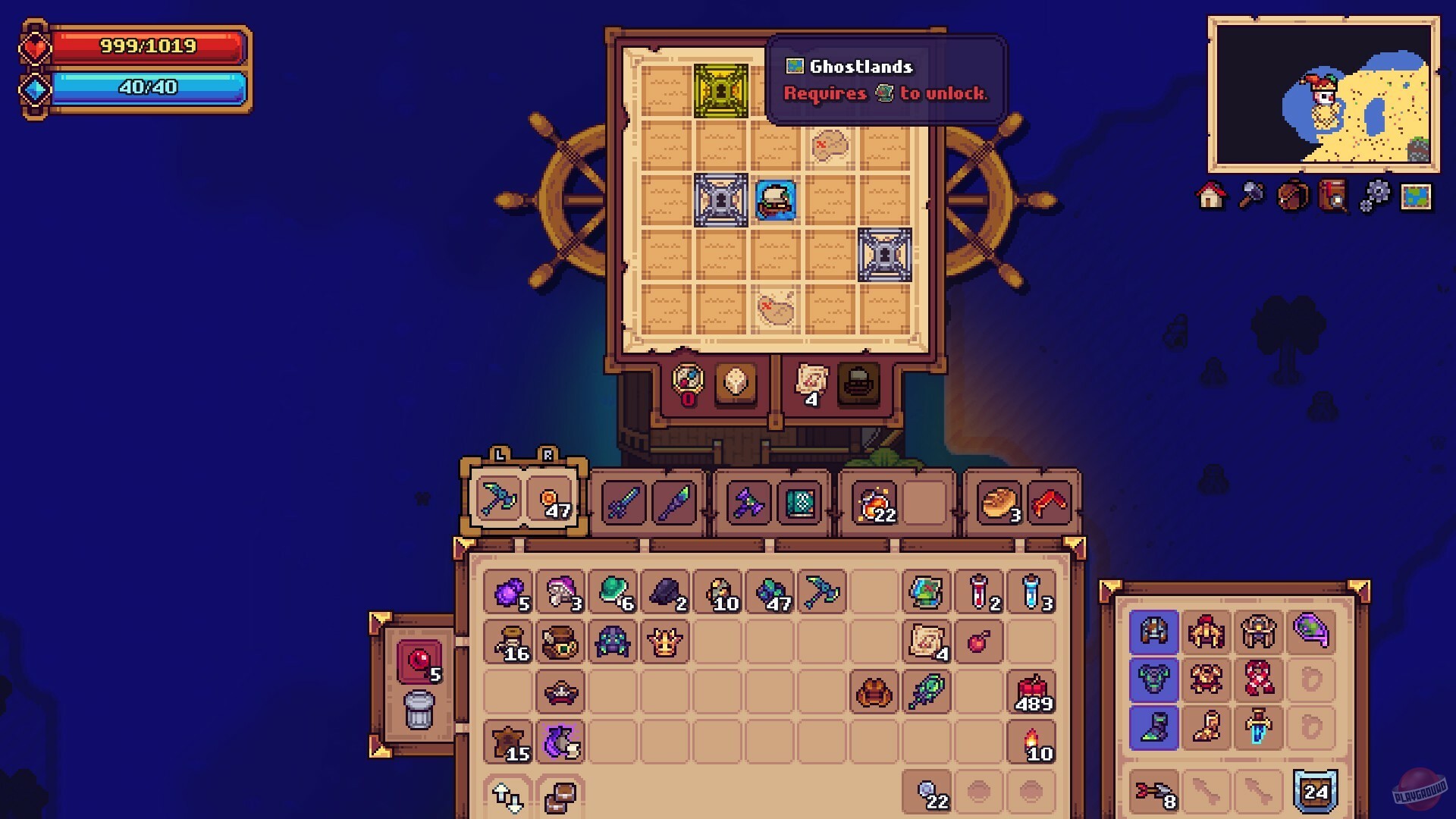Click the house icon in the top bar
This screenshot has height=819, width=1456.
(x=1211, y=196)
